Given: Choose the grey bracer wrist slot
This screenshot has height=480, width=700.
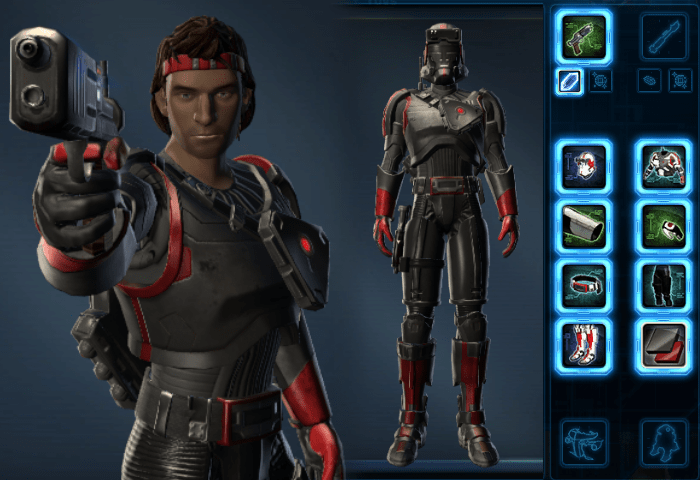Looking at the screenshot, I should click(585, 225).
